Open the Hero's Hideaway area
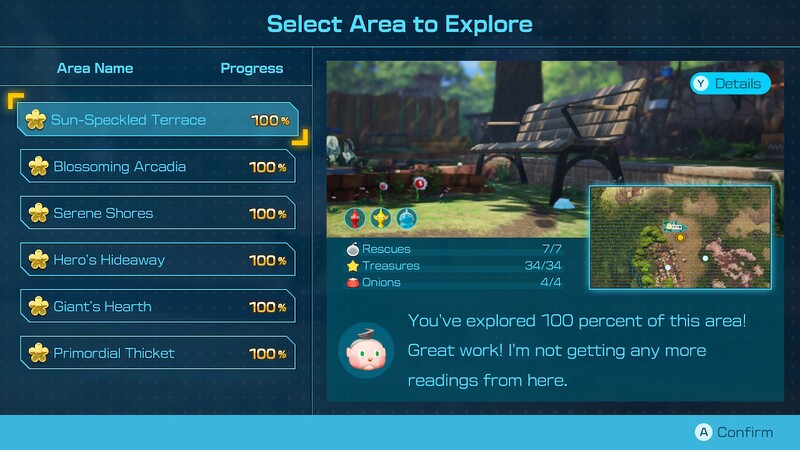Screen dimensions: 800x450 click(x=157, y=260)
